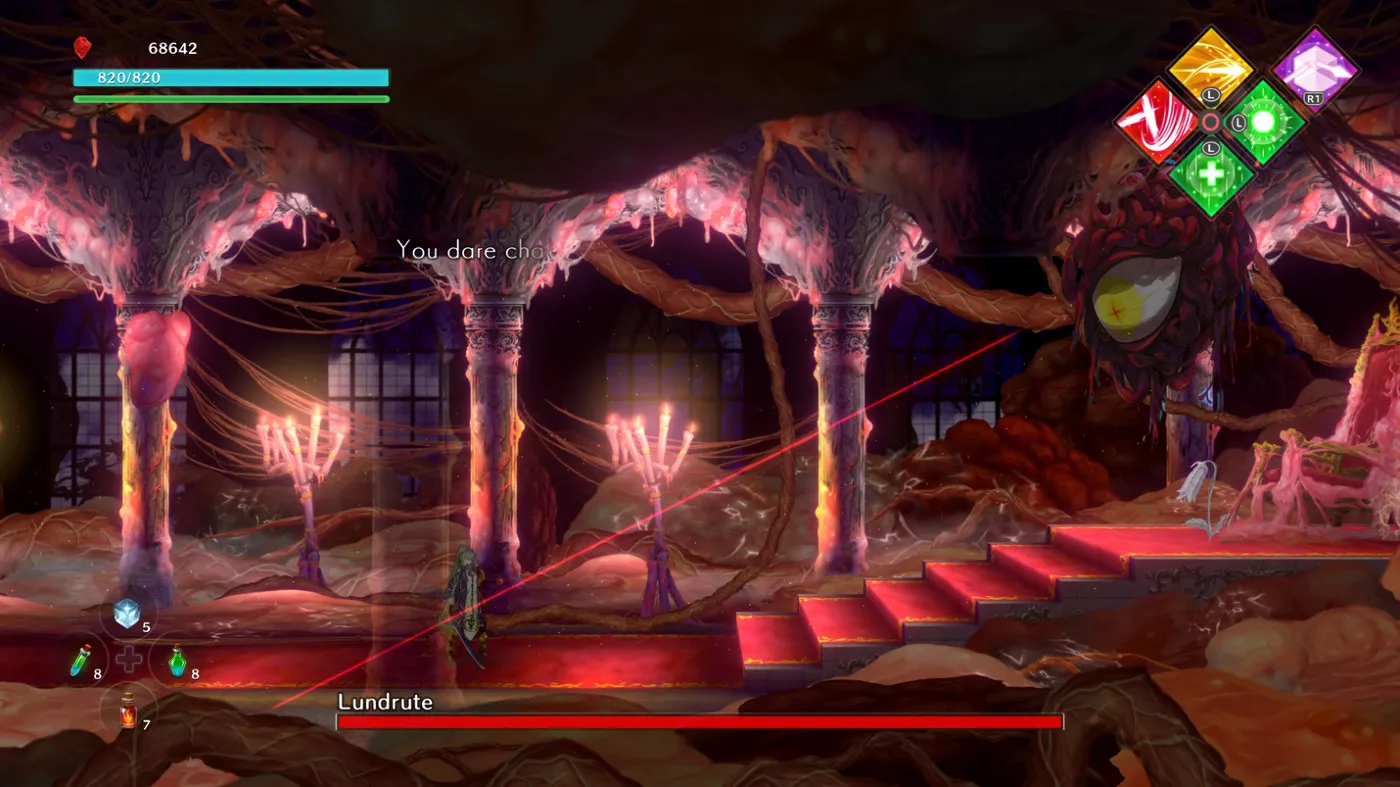This screenshot has height=787, width=1400.
Task: Trigger the green glowing orb skill
Action: click(1264, 122)
